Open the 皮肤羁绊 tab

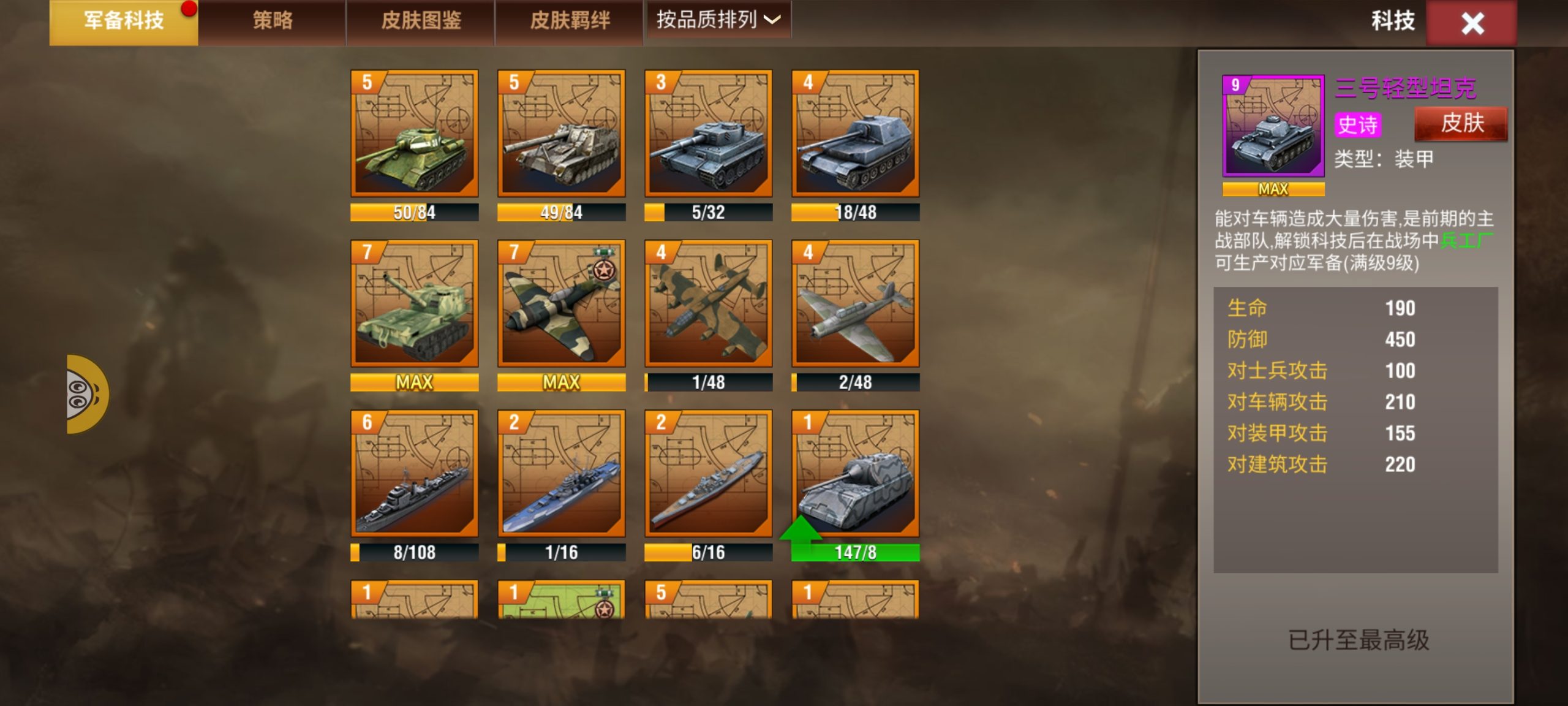tap(570, 21)
